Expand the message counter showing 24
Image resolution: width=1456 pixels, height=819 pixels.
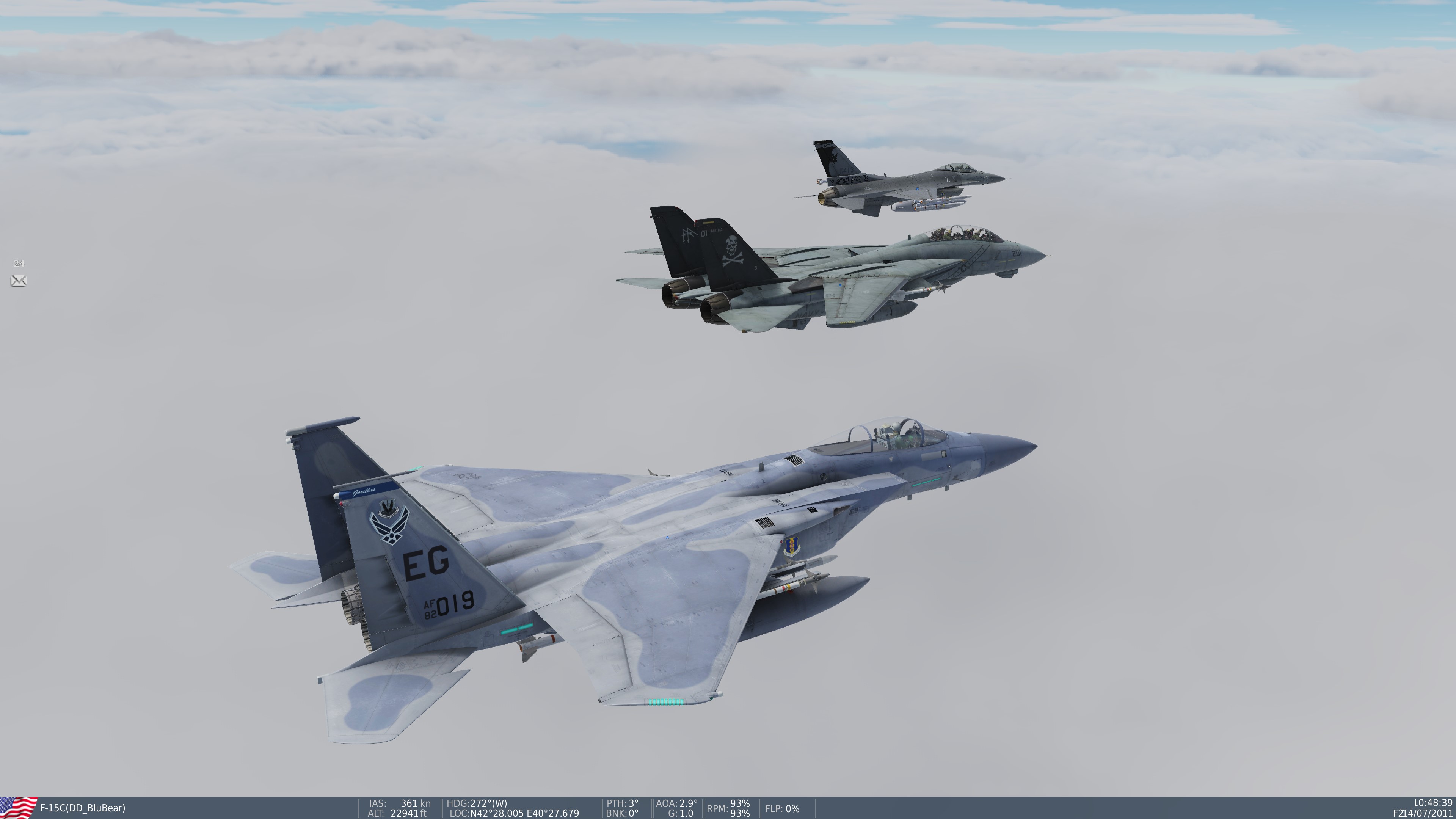tap(19, 264)
